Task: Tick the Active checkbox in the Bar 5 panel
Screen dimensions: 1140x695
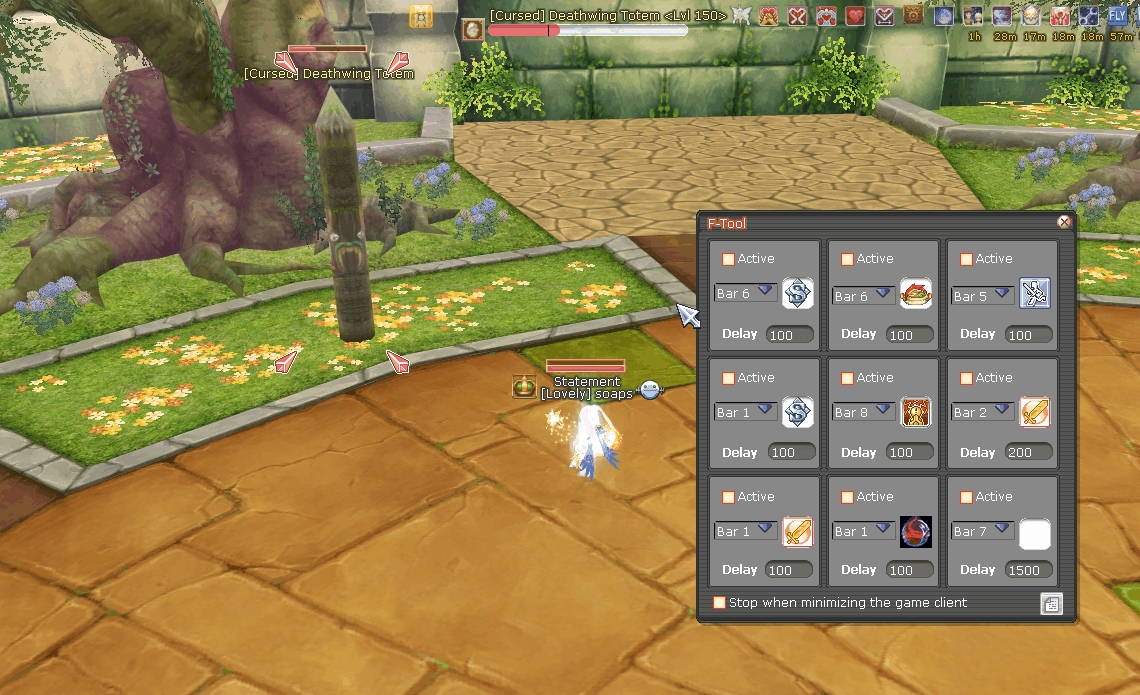Action: click(x=966, y=259)
